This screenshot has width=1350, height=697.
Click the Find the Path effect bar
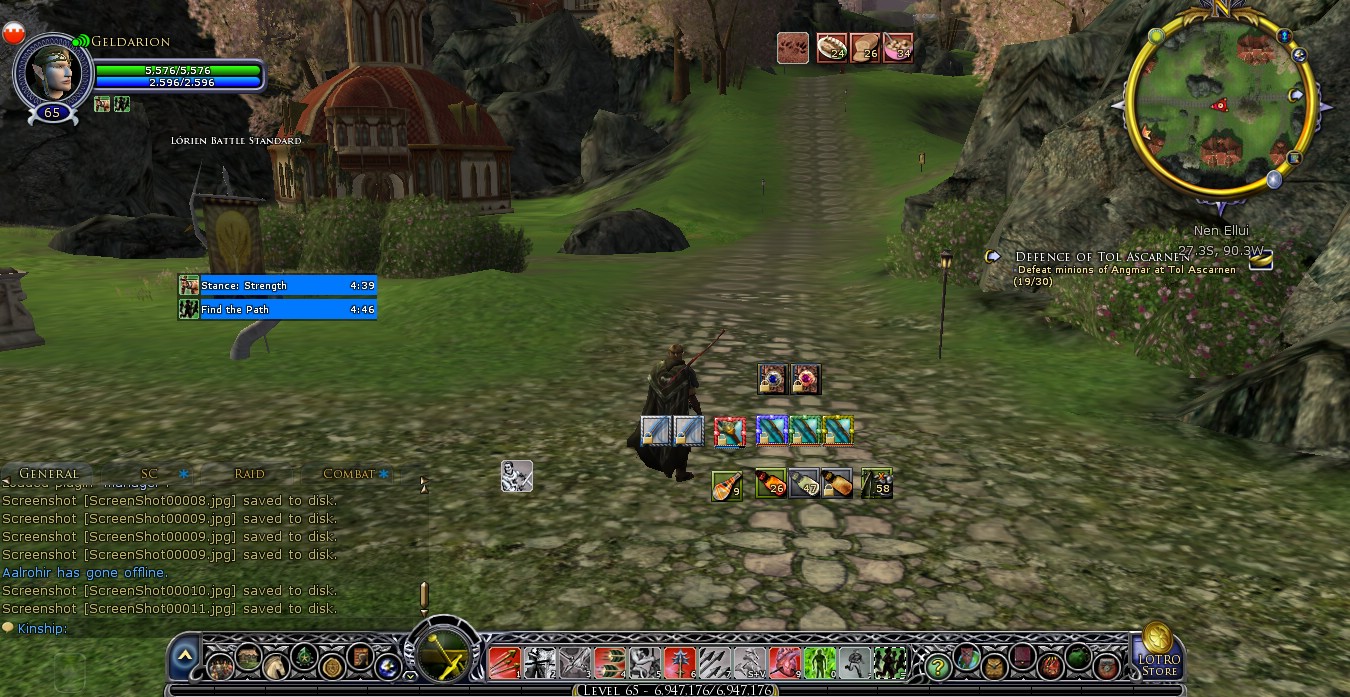pyautogui.click(x=278, y=309)
